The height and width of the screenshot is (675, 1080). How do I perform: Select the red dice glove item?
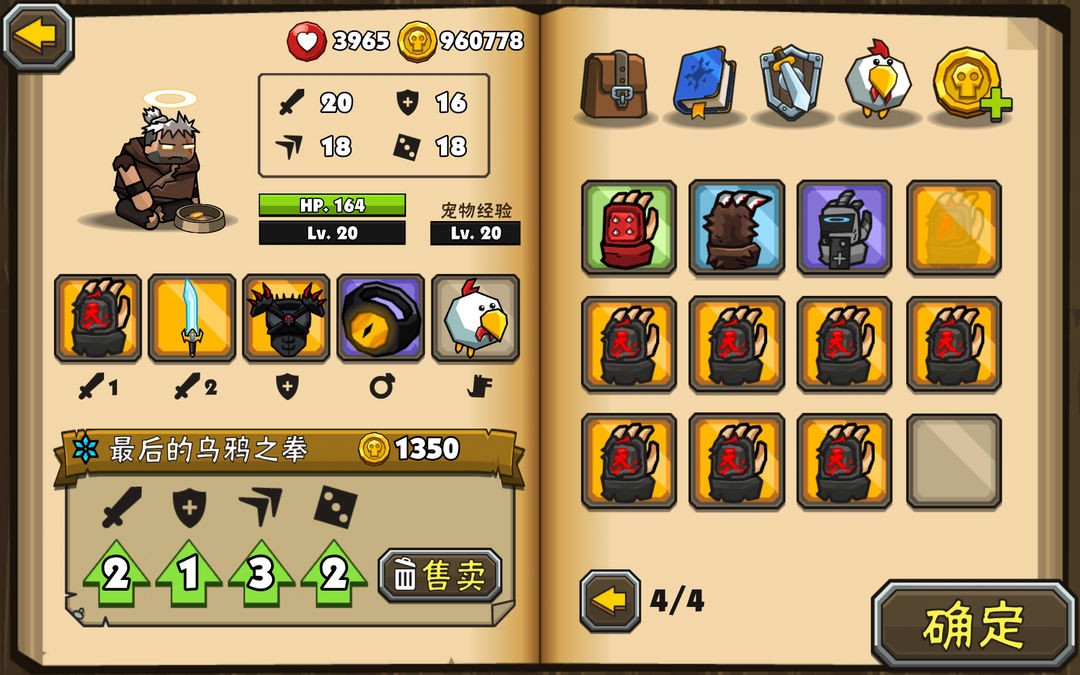pyautogui.click(x=628, y=227)
